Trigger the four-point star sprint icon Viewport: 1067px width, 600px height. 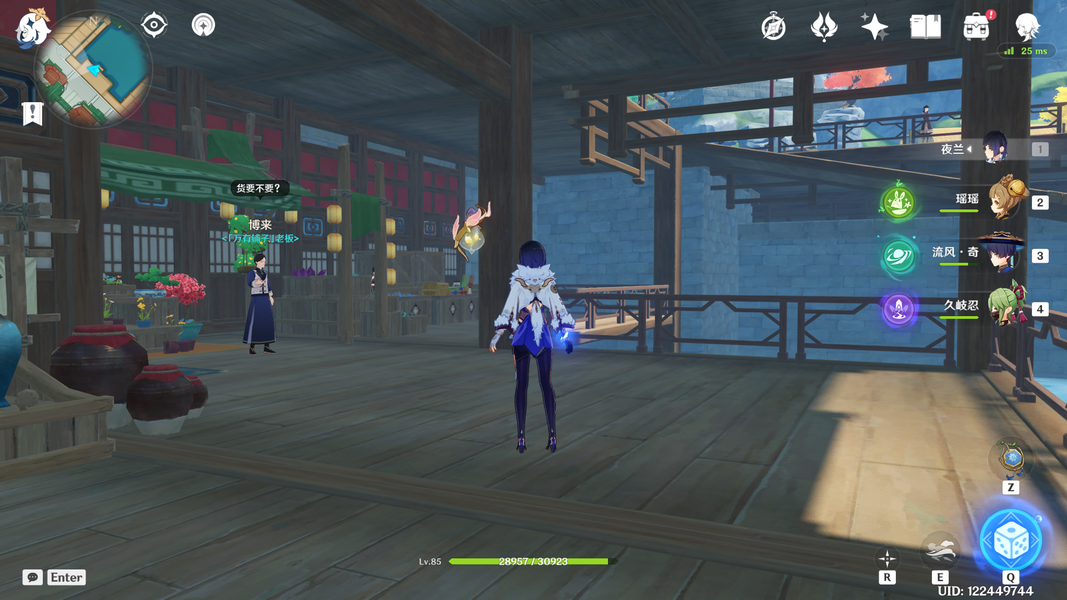coord(887,558)
